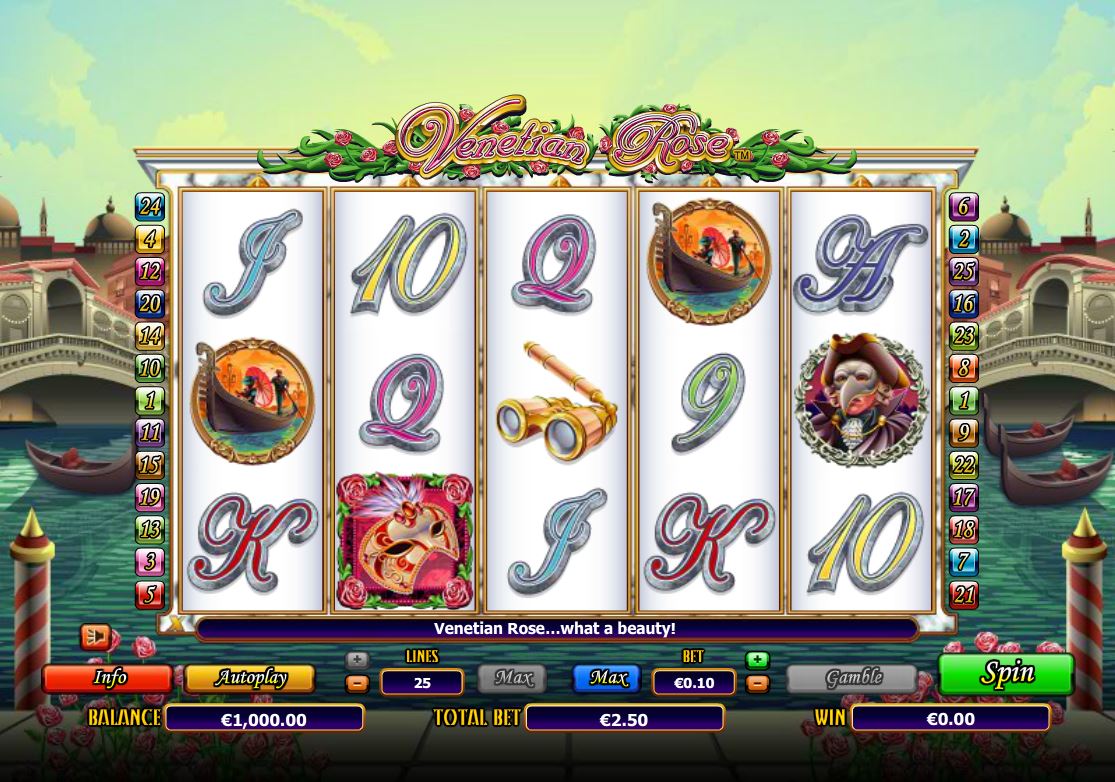Highlight payline marker number 21
Viewport: 1115px width, 782px height.
coord(963,595)
